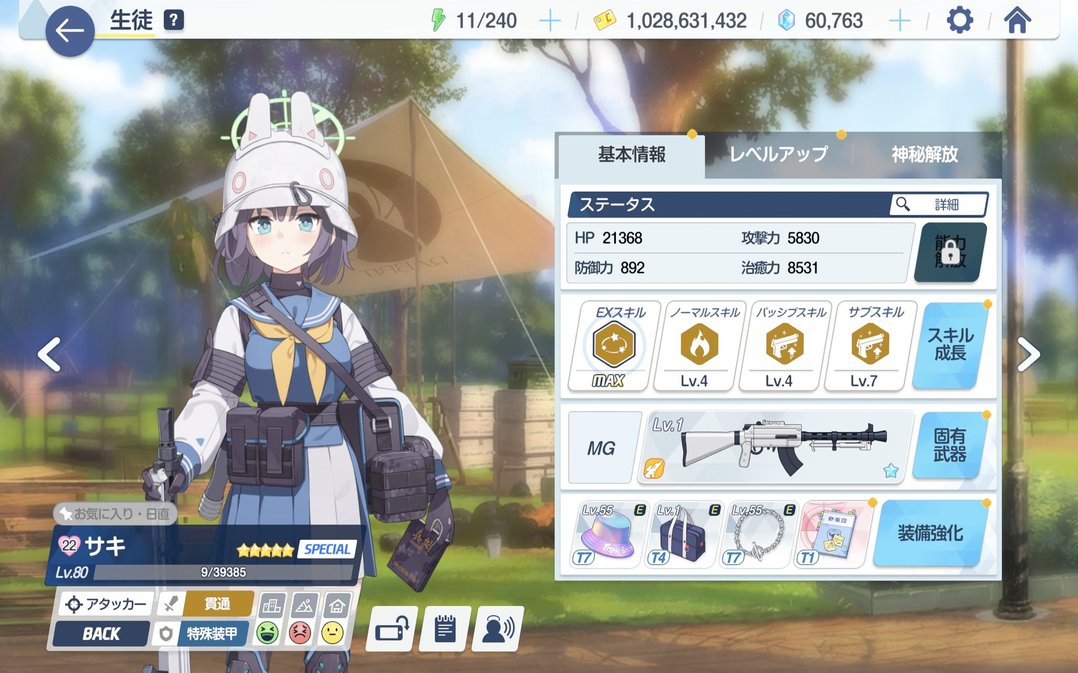Switch to the レベルアップ tab
The height and width of the screenshot is (673, 1078).
[778, 154]
